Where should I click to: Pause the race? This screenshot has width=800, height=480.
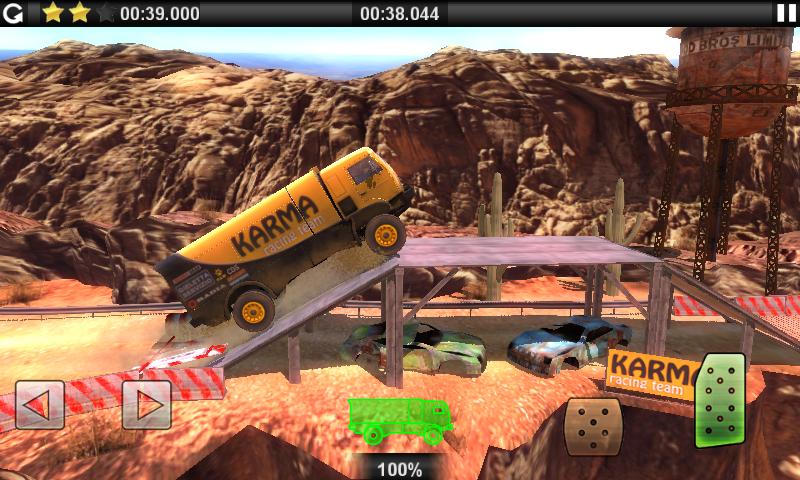tap(786, 13)
